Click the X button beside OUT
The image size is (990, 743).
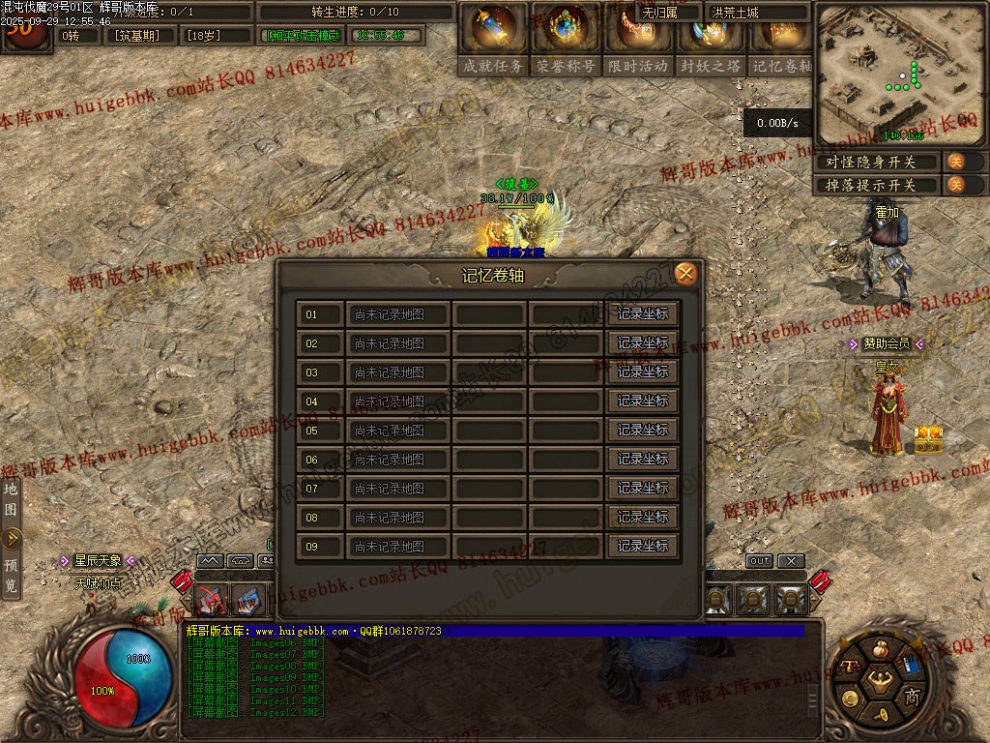[x=791, y=561]
